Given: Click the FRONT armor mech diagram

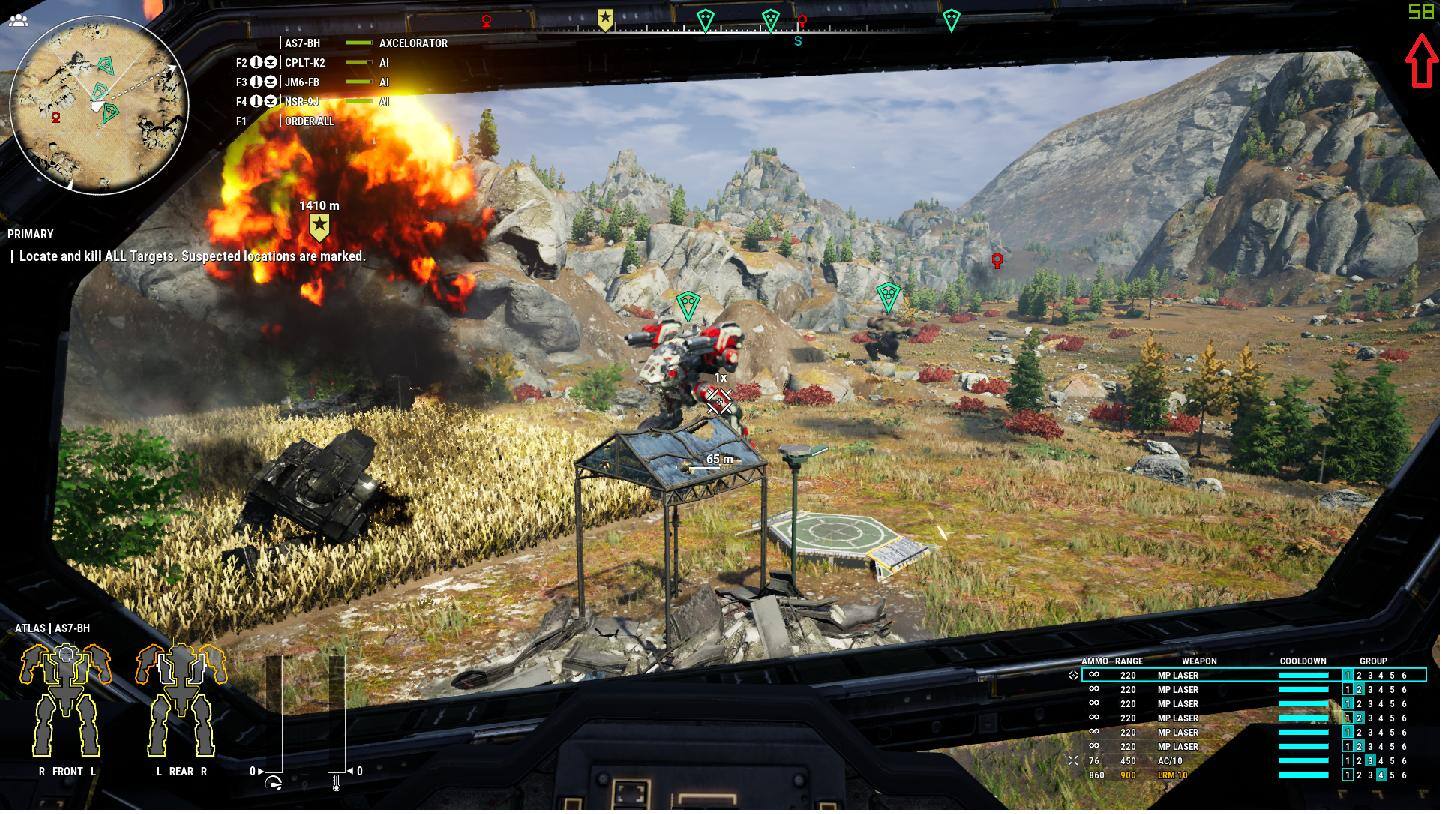Looking at the screenshot, I should pos(66,699).
